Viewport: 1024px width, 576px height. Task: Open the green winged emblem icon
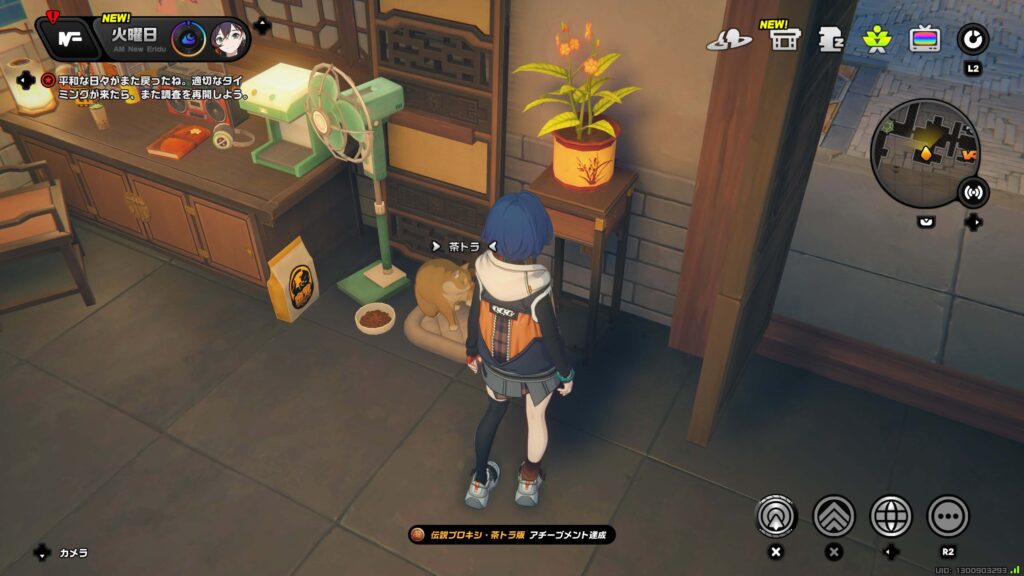[x=877, y=40]
